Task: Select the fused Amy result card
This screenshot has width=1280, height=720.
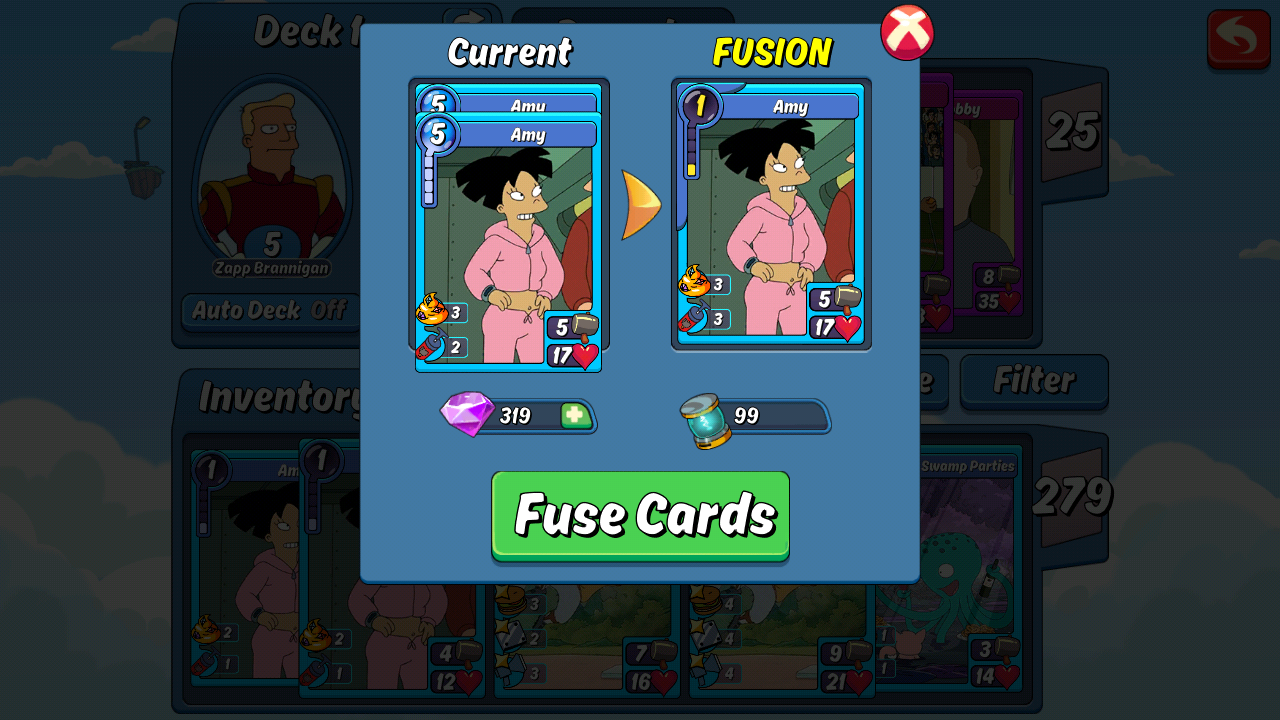Action: pyautogui.click(x=770, y=215)
